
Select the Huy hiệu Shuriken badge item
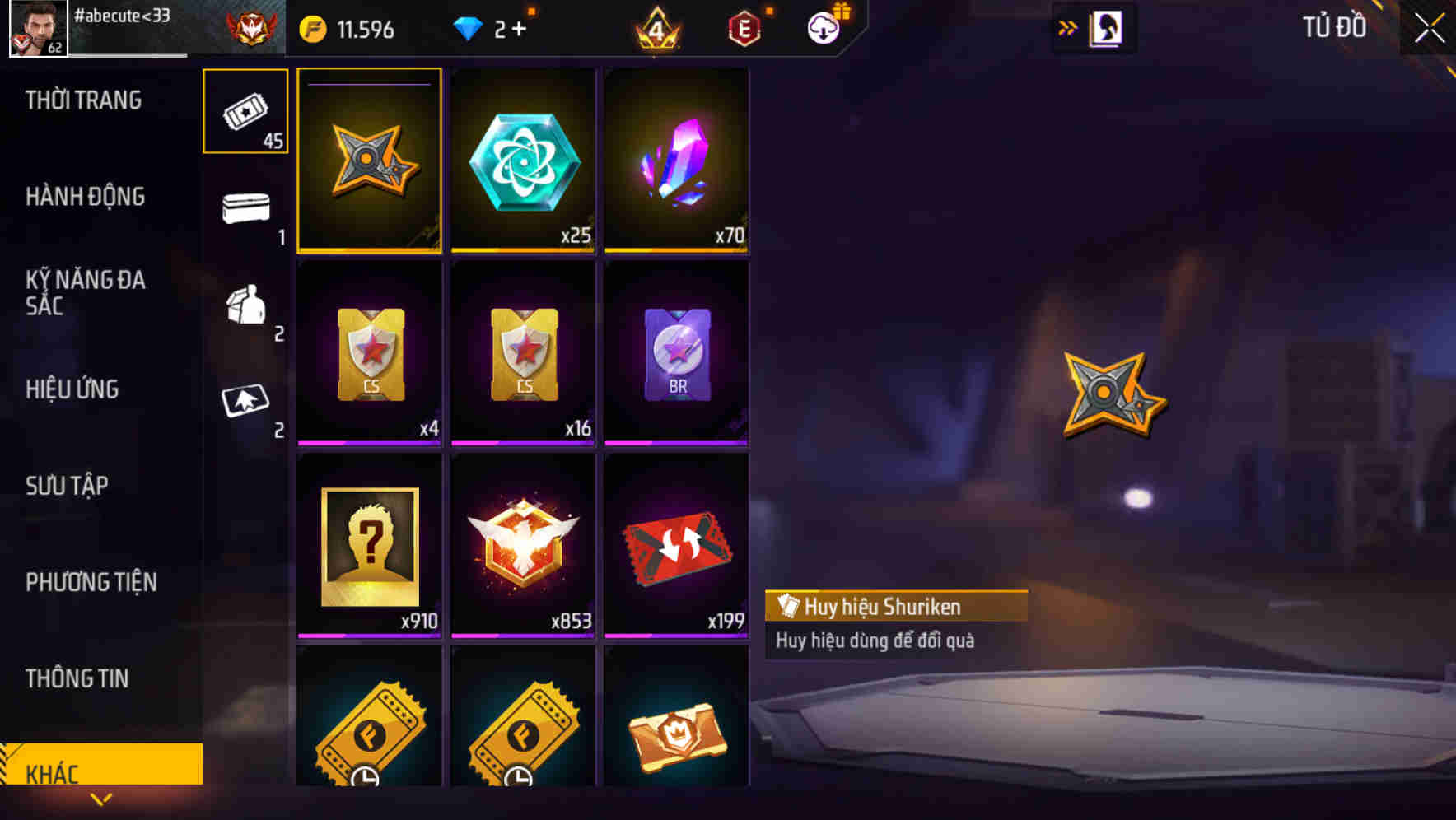[x=369, y=161]
